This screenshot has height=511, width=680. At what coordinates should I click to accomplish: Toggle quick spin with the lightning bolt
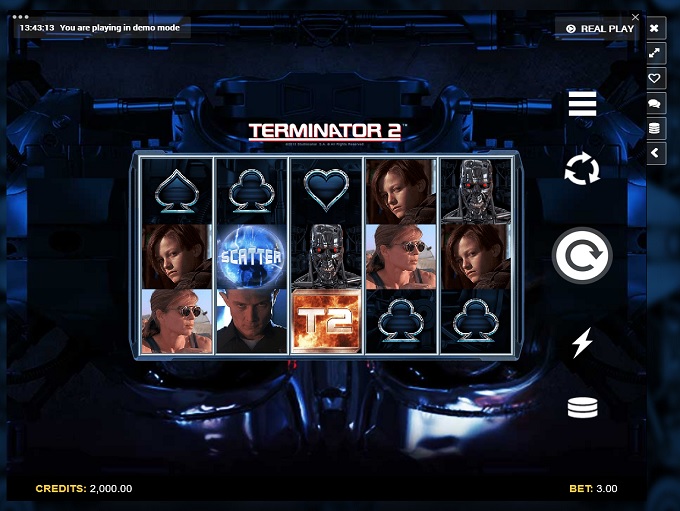pos(582,343)
